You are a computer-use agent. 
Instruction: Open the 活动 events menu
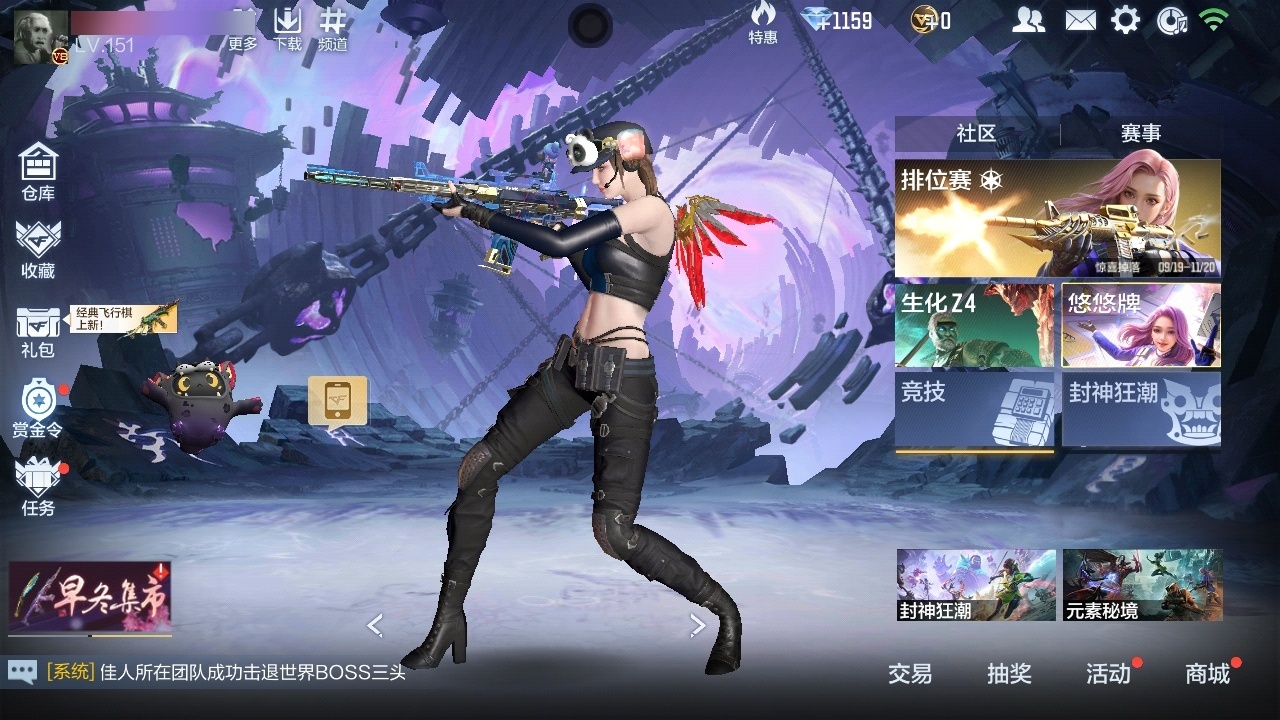(1108, 674)
